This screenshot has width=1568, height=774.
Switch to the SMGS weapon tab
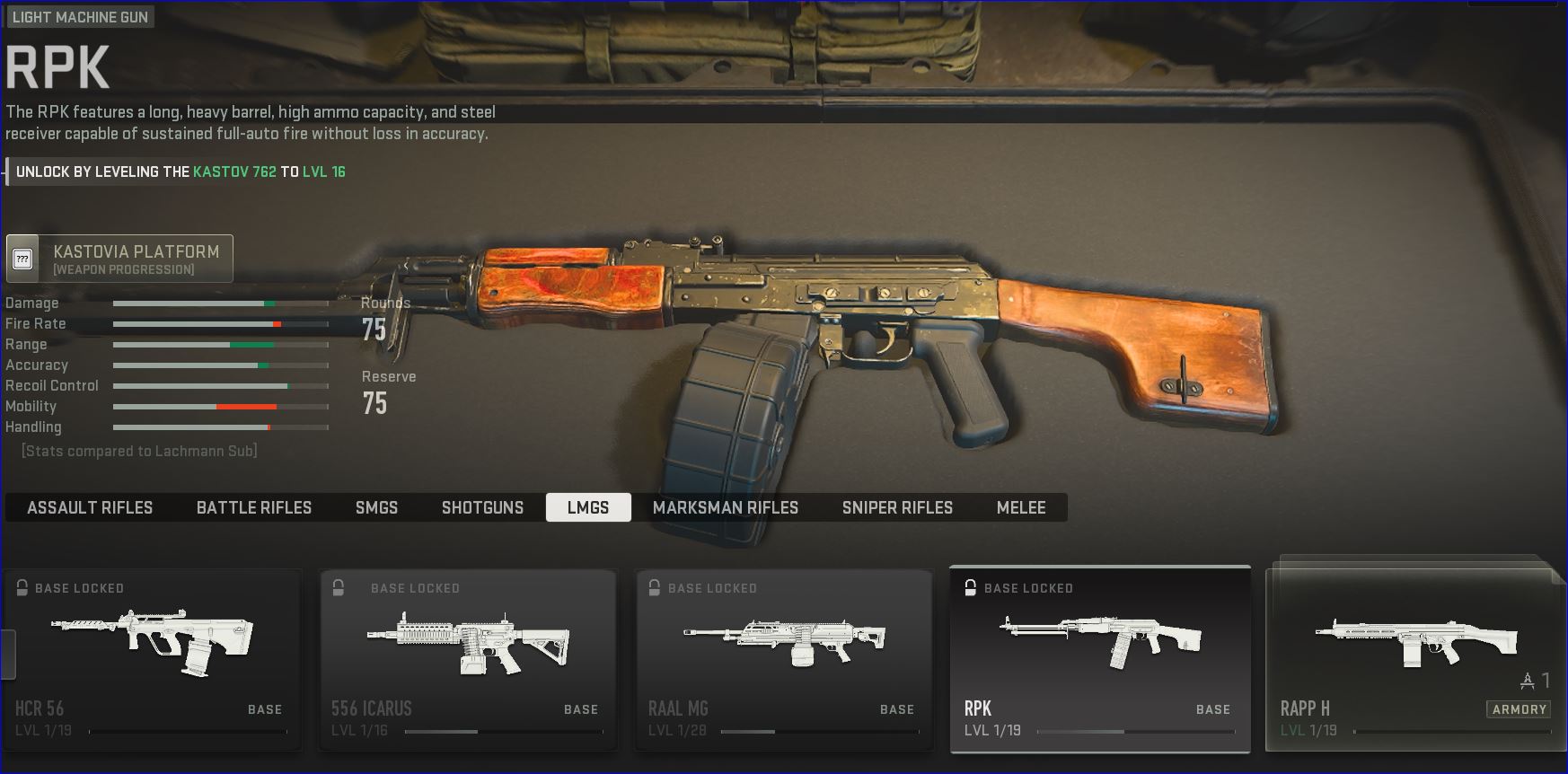[376, 507]
